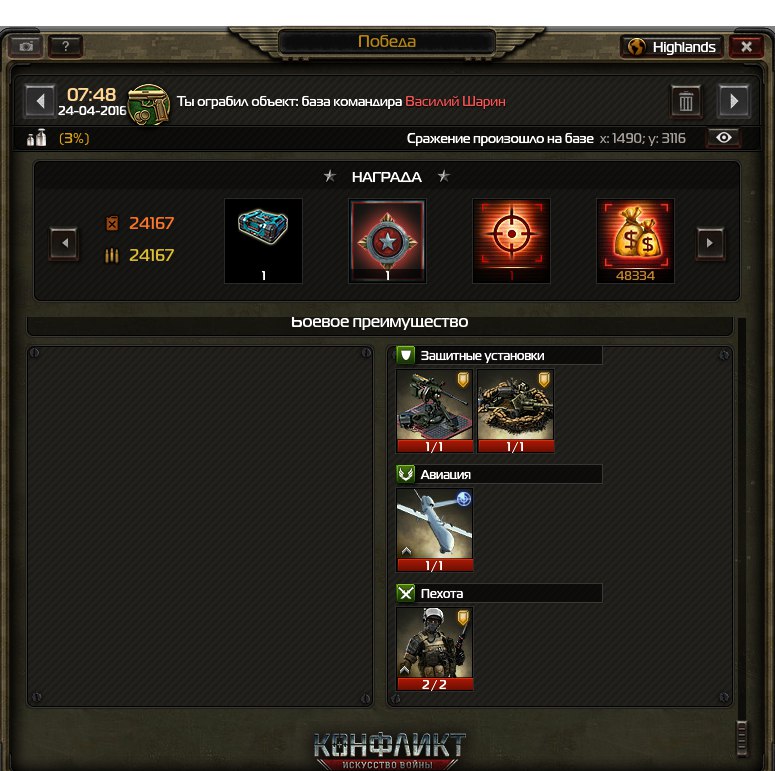Close the victory report window
Screen dimensions: 775x771
click(746, 47)
